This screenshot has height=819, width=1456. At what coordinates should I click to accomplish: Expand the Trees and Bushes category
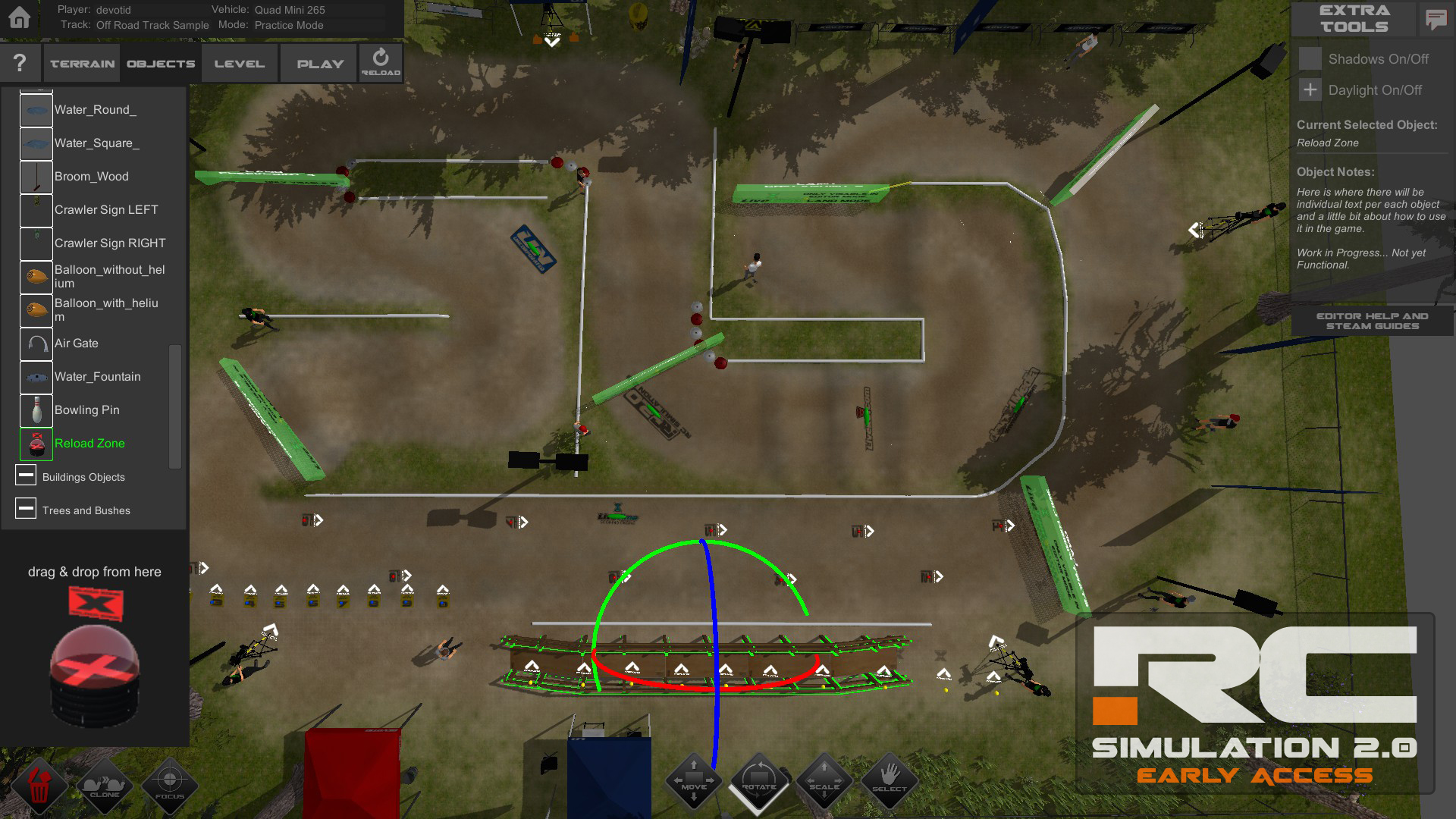pyautogui.click(x=27, y=508)
